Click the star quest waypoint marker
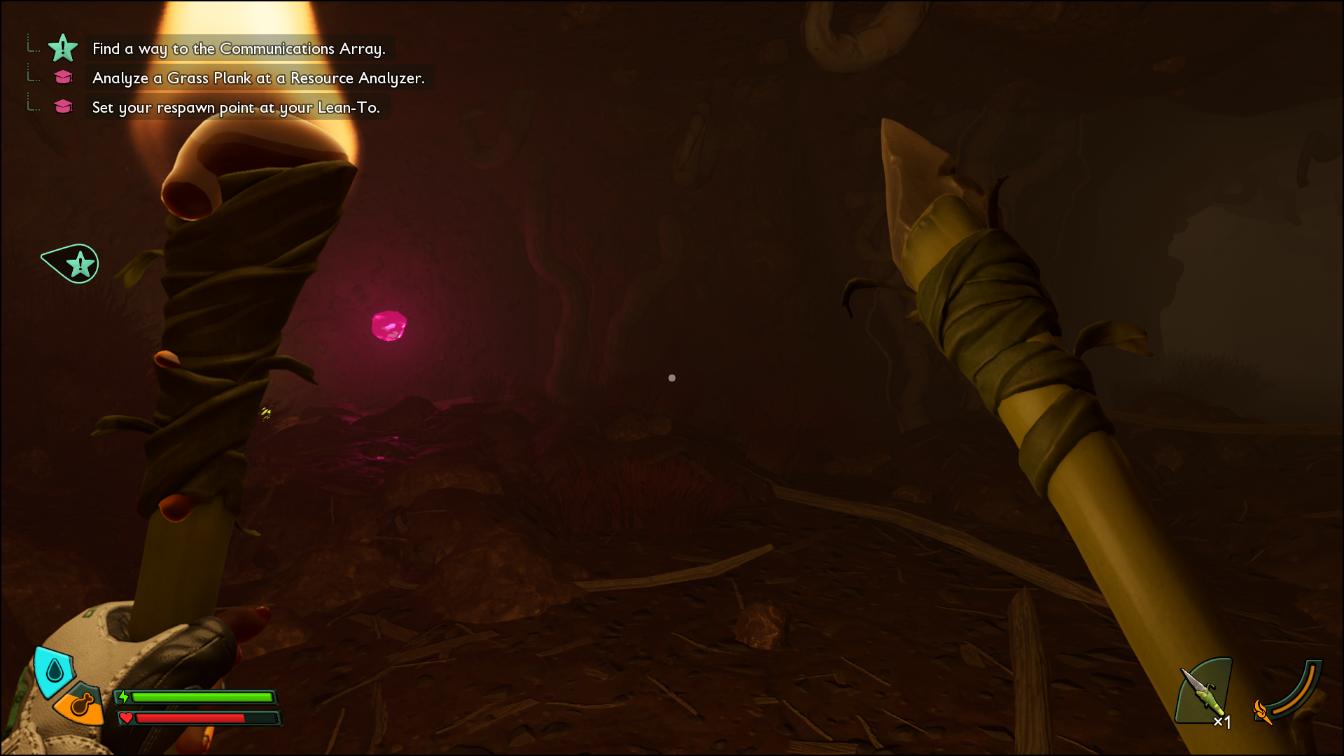This screenshot has height=756, width=1344. (76, 264)
